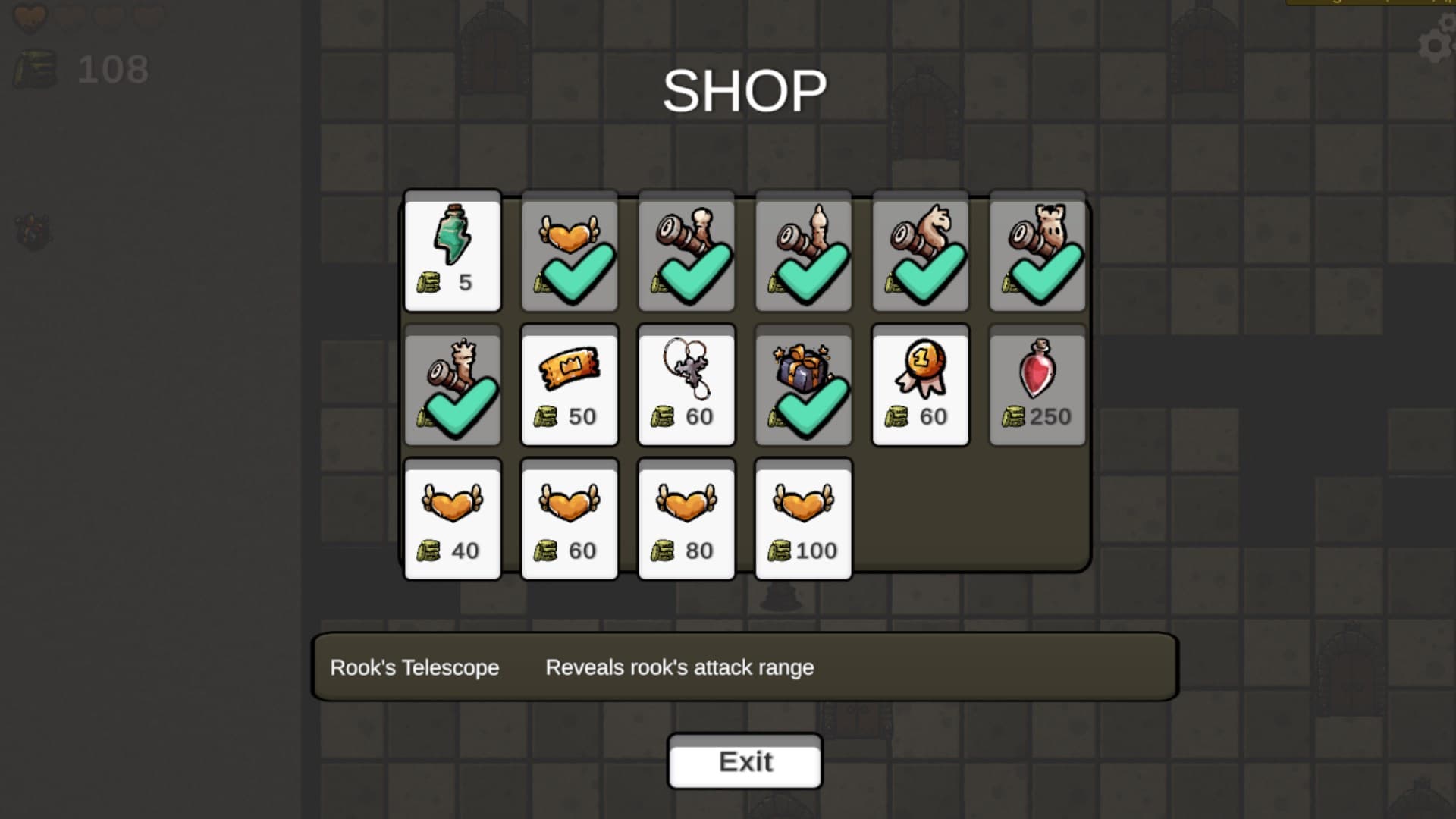Buy the winged heart for 80 coins

point(686,519)
